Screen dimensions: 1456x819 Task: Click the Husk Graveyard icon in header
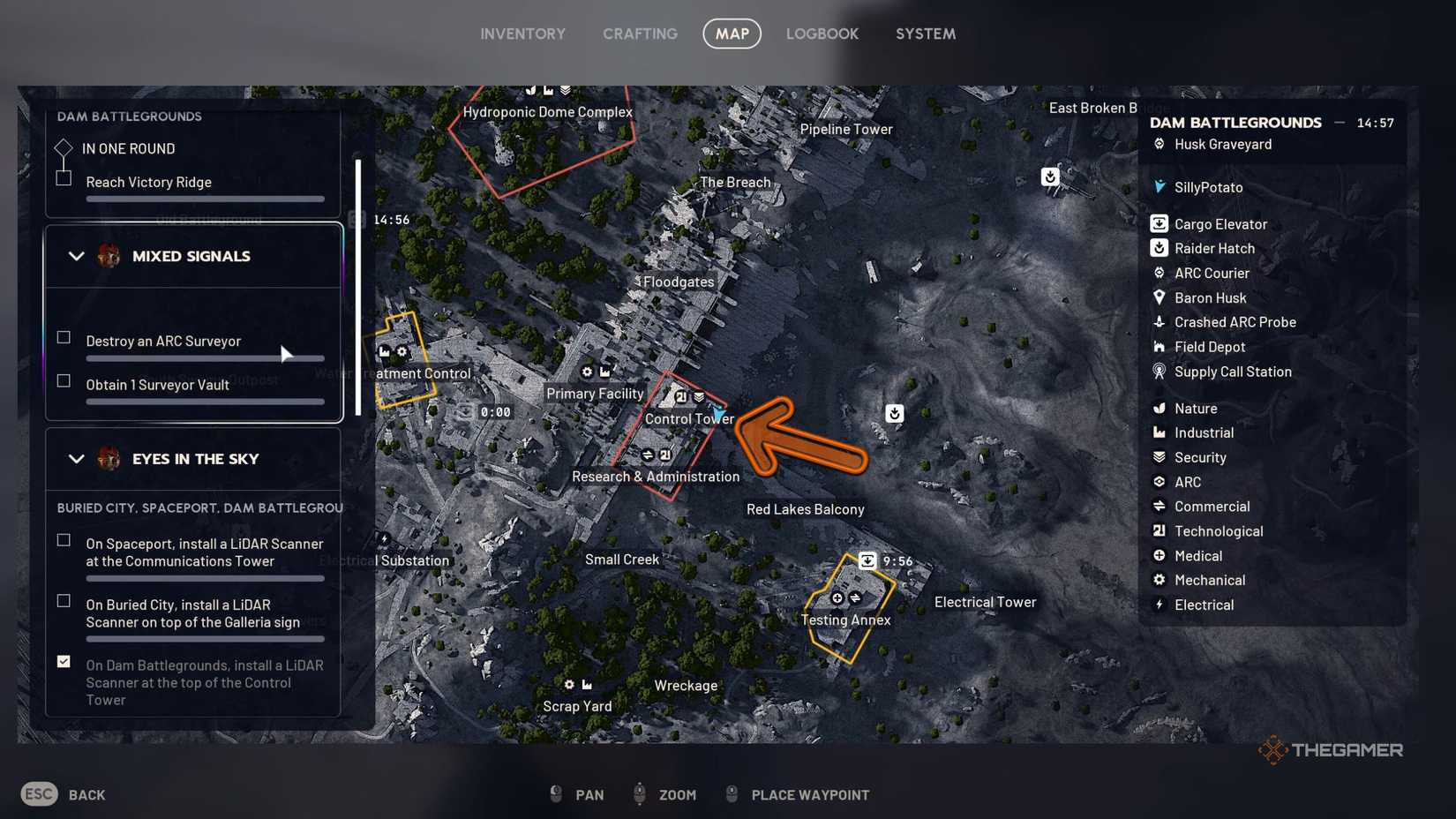1159,144
